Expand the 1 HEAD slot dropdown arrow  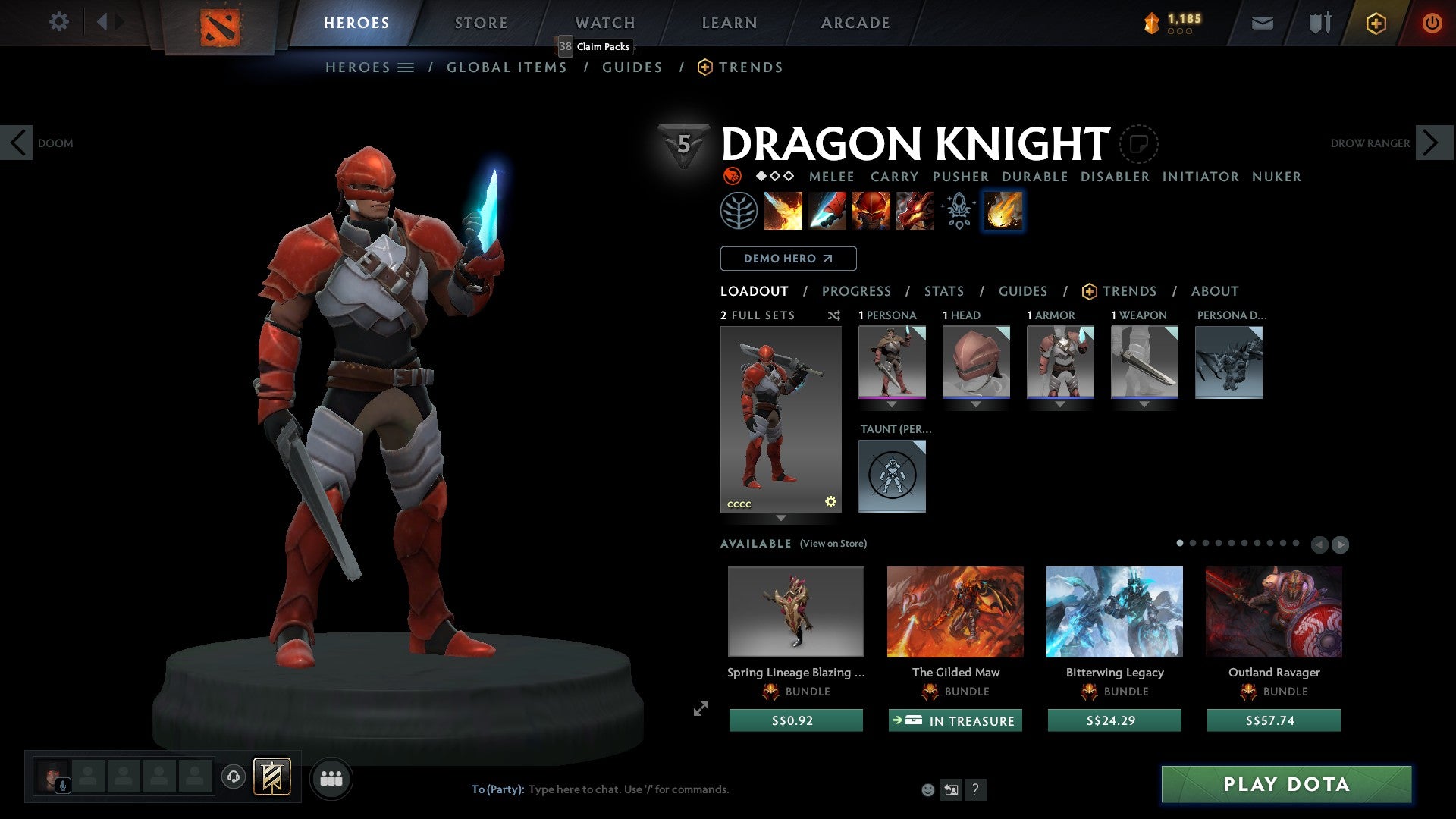976,405
